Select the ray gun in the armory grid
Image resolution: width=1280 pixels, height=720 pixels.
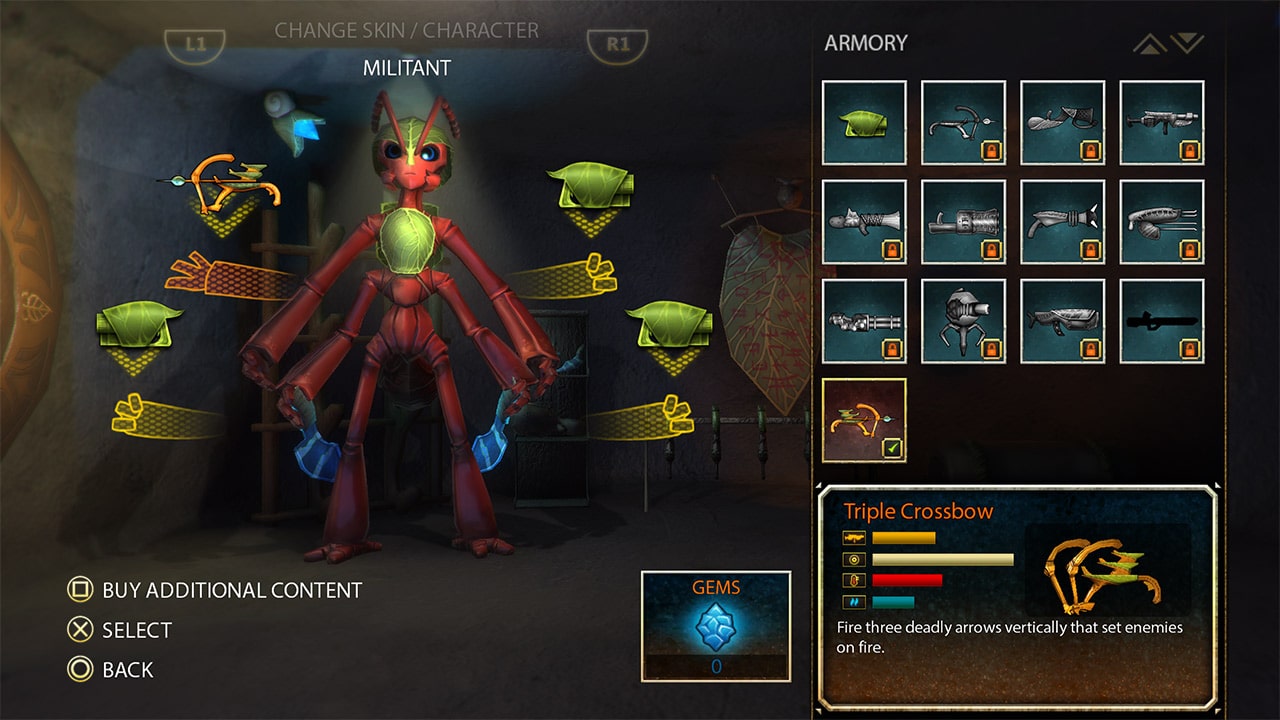click(x=1062, y=220)
